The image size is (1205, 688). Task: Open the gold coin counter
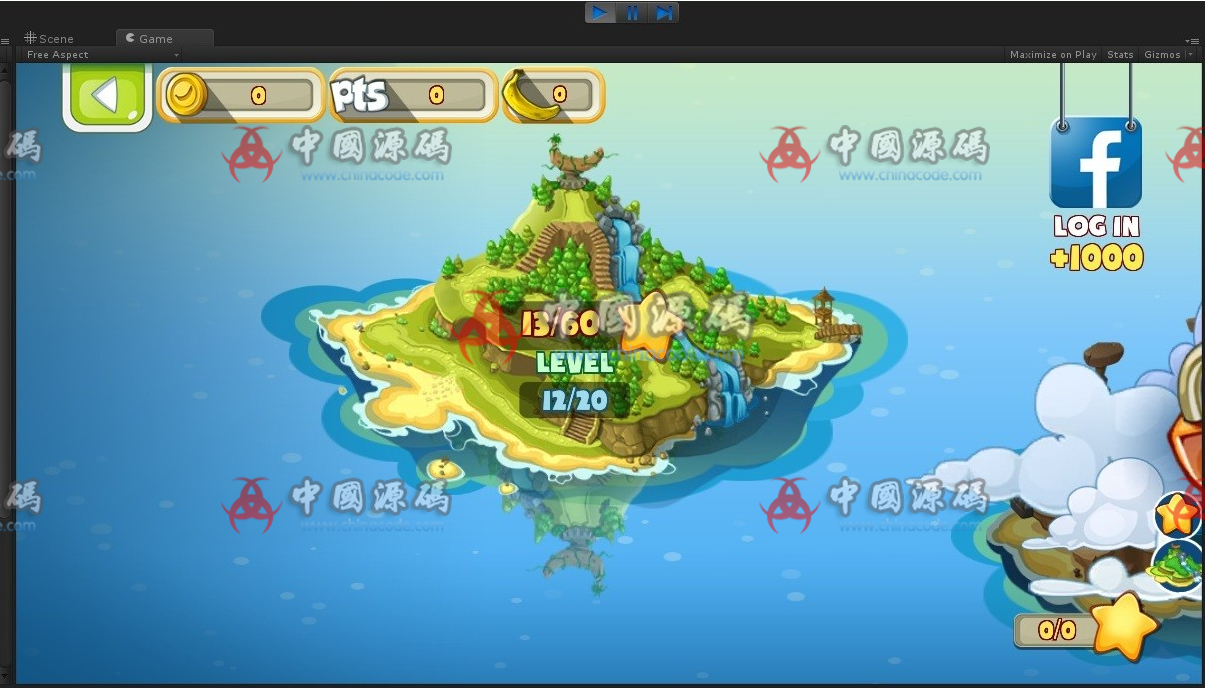click(x=241, y=96)
